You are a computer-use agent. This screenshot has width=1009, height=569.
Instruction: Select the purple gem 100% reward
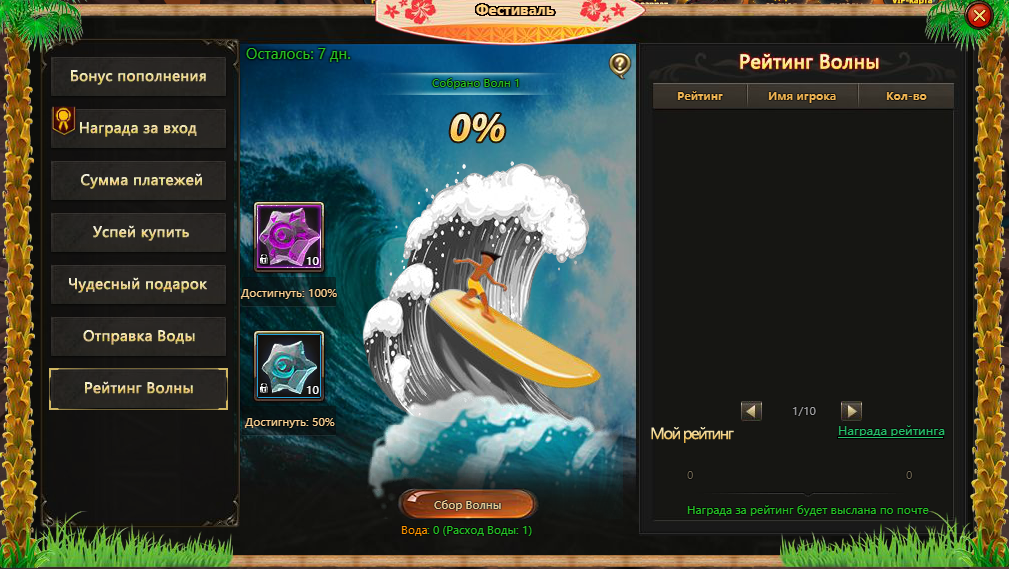(x=289, y=238)
